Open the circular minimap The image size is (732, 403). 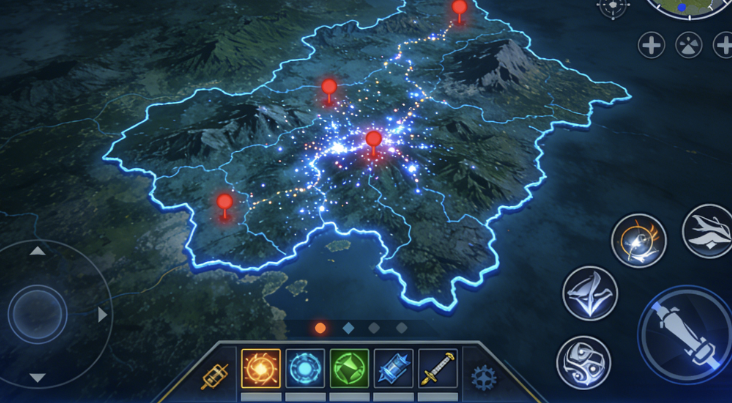692,8
